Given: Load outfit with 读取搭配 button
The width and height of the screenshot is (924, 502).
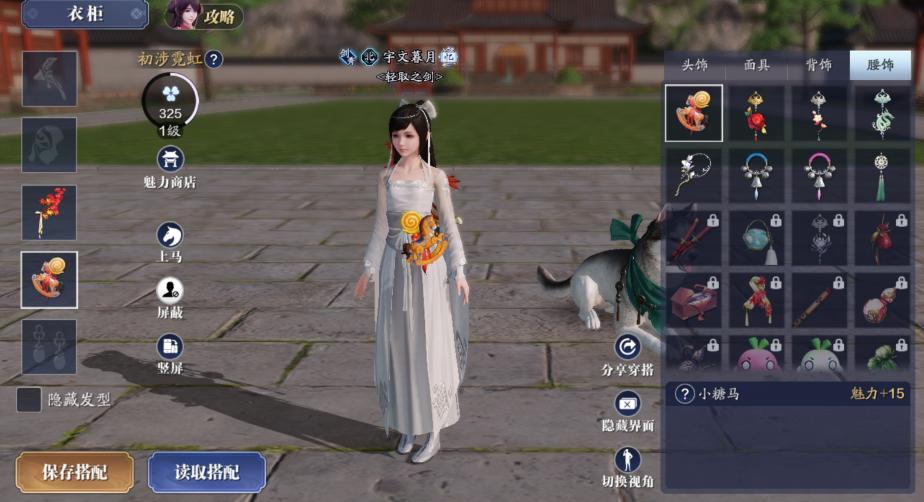Looking at the screenshot, I should (x=207, y=472).
